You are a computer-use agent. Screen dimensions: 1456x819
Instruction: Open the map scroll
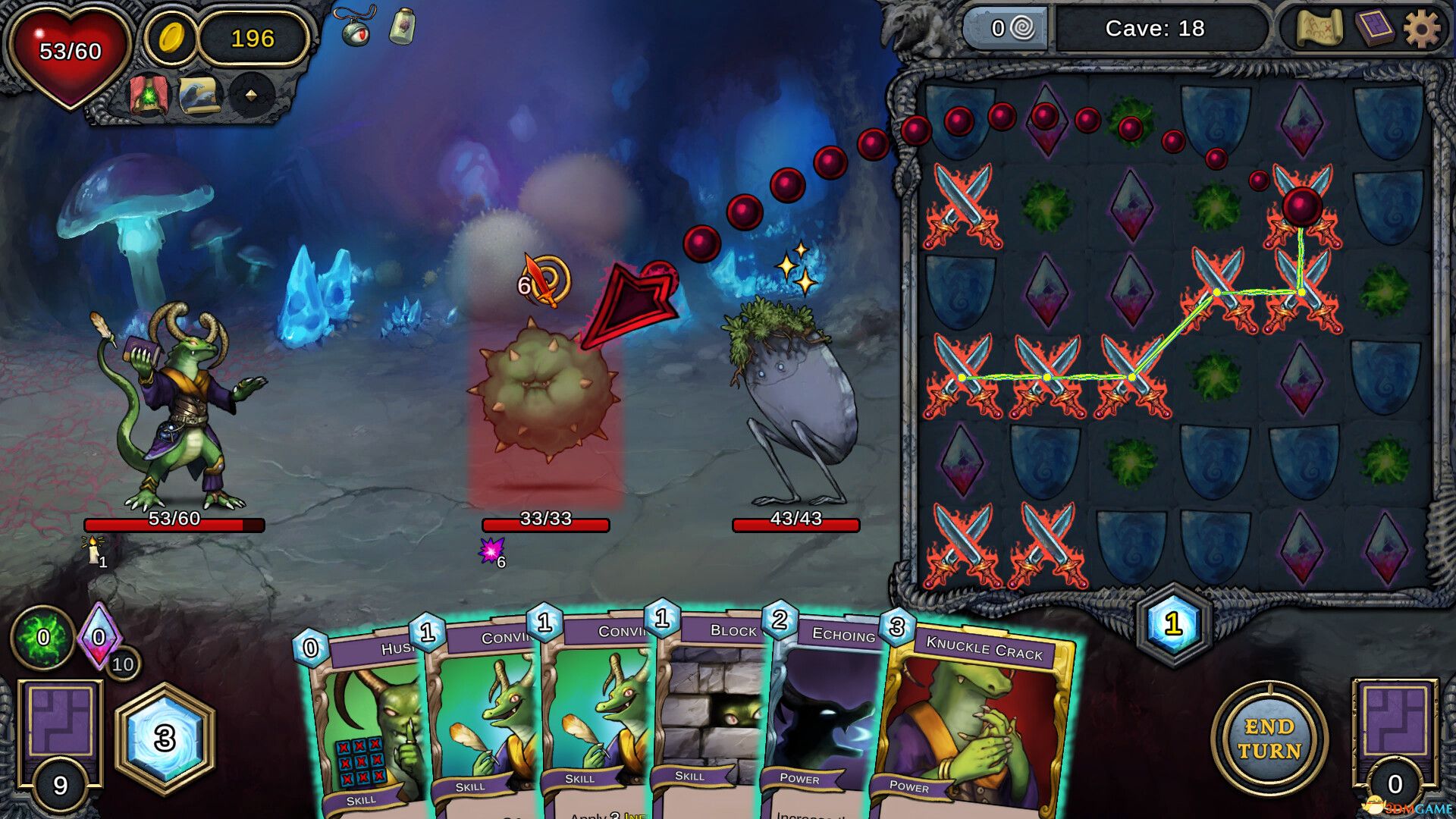[1319, 30]
